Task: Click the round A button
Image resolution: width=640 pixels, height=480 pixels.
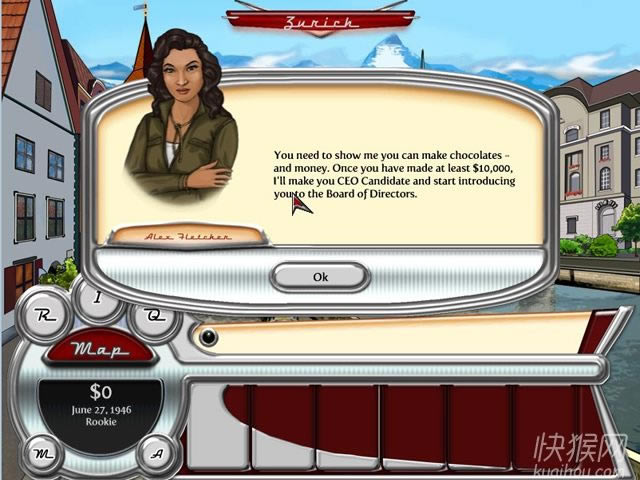Action: coord(156,453)
